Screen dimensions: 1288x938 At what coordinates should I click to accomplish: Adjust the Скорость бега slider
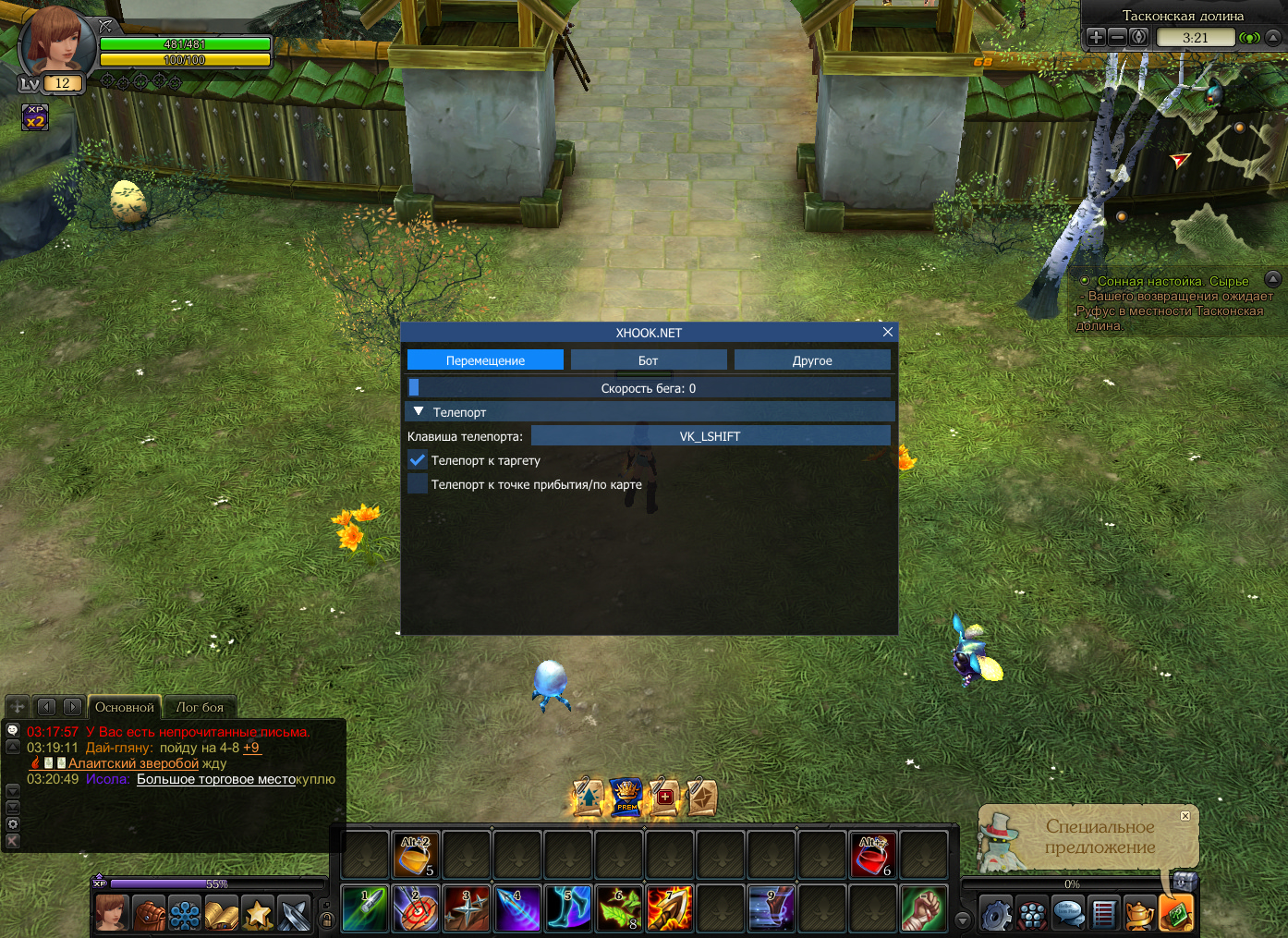[x=649, y=388]
